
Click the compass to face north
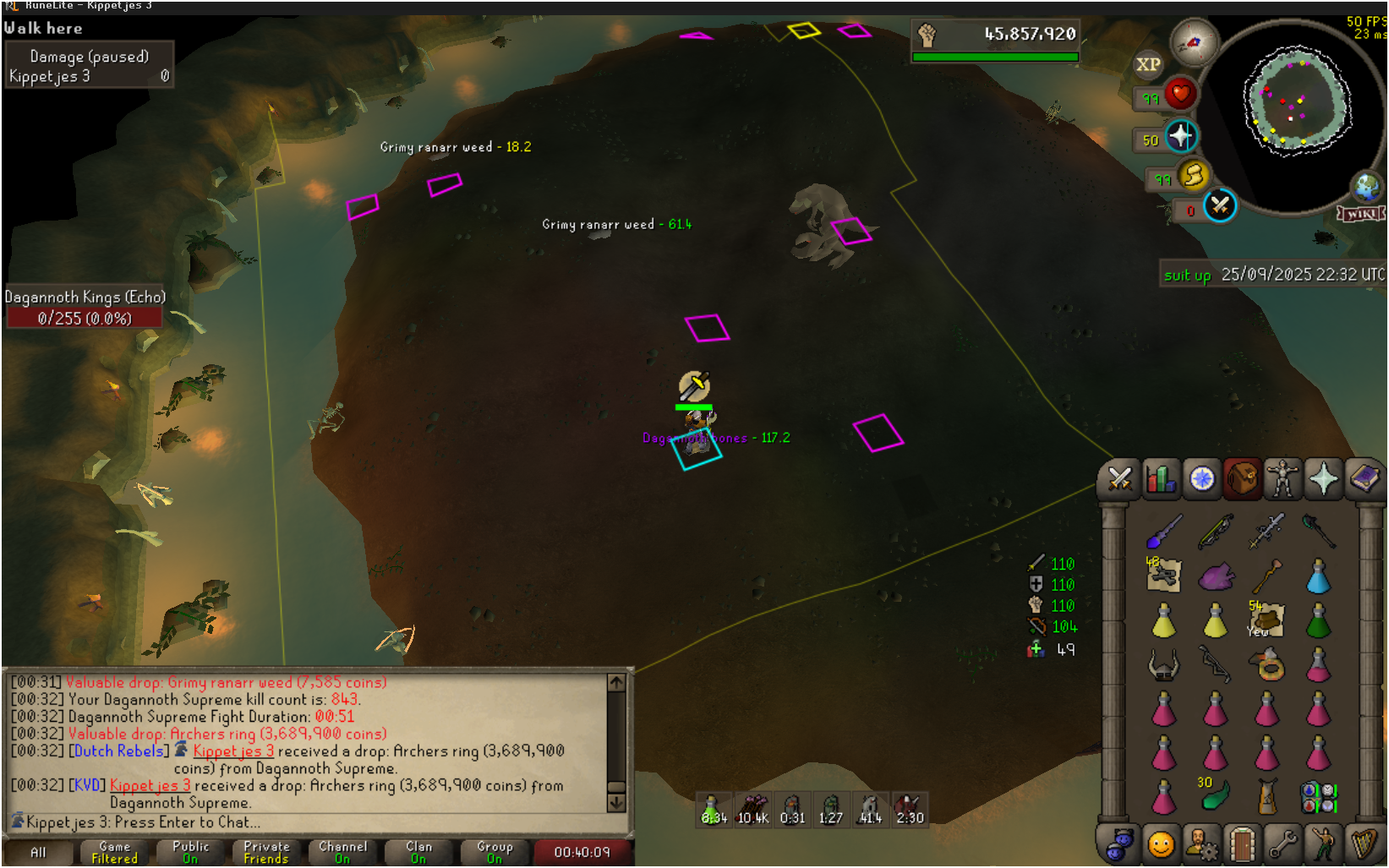click(x=1194, y=42)
